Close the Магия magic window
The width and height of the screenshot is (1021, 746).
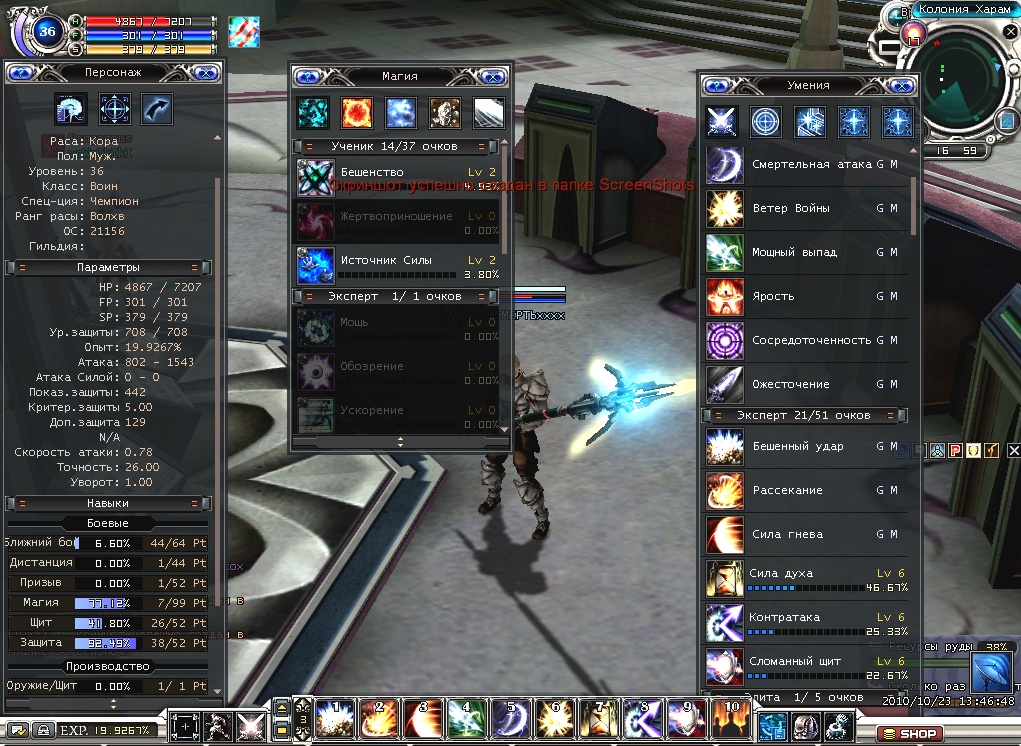point(493,76)
